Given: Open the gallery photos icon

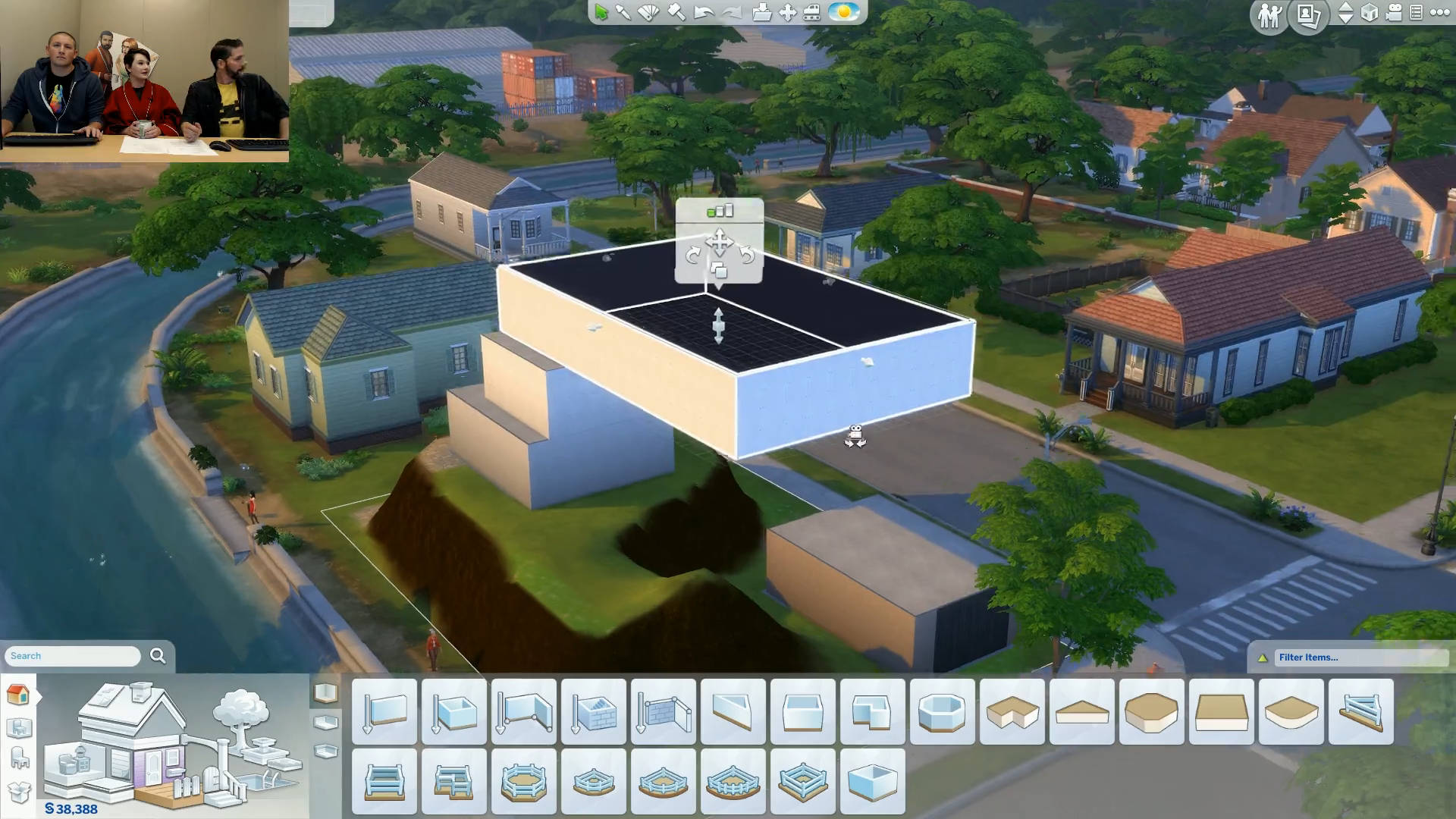Looking at the screenshot, I should (1309, 14).
